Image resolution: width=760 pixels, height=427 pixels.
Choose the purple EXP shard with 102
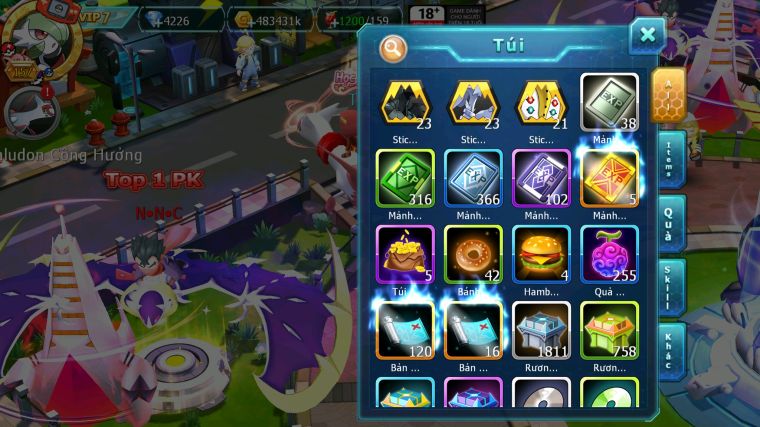(541, 178)
